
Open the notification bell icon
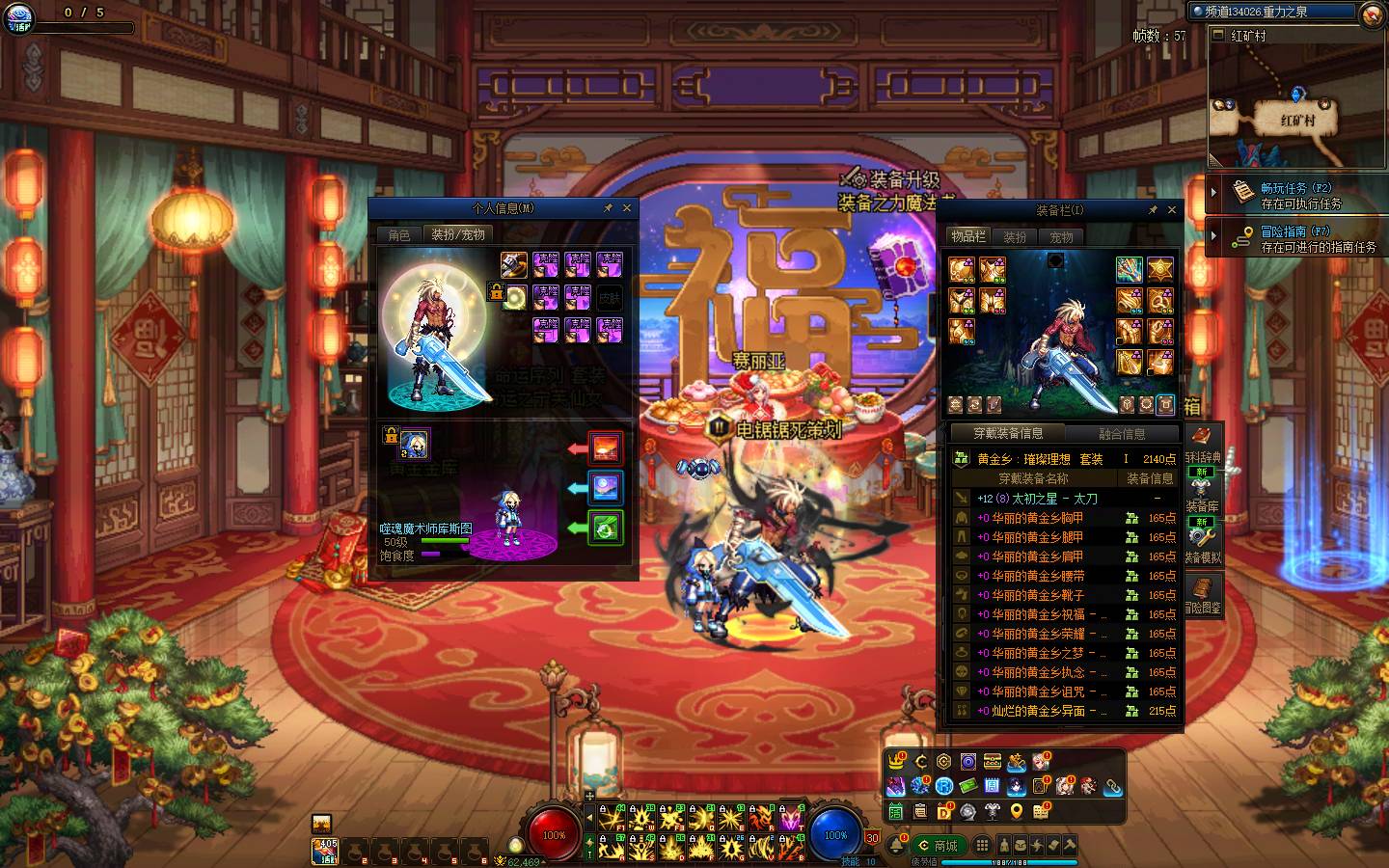[x=896, y=846]
